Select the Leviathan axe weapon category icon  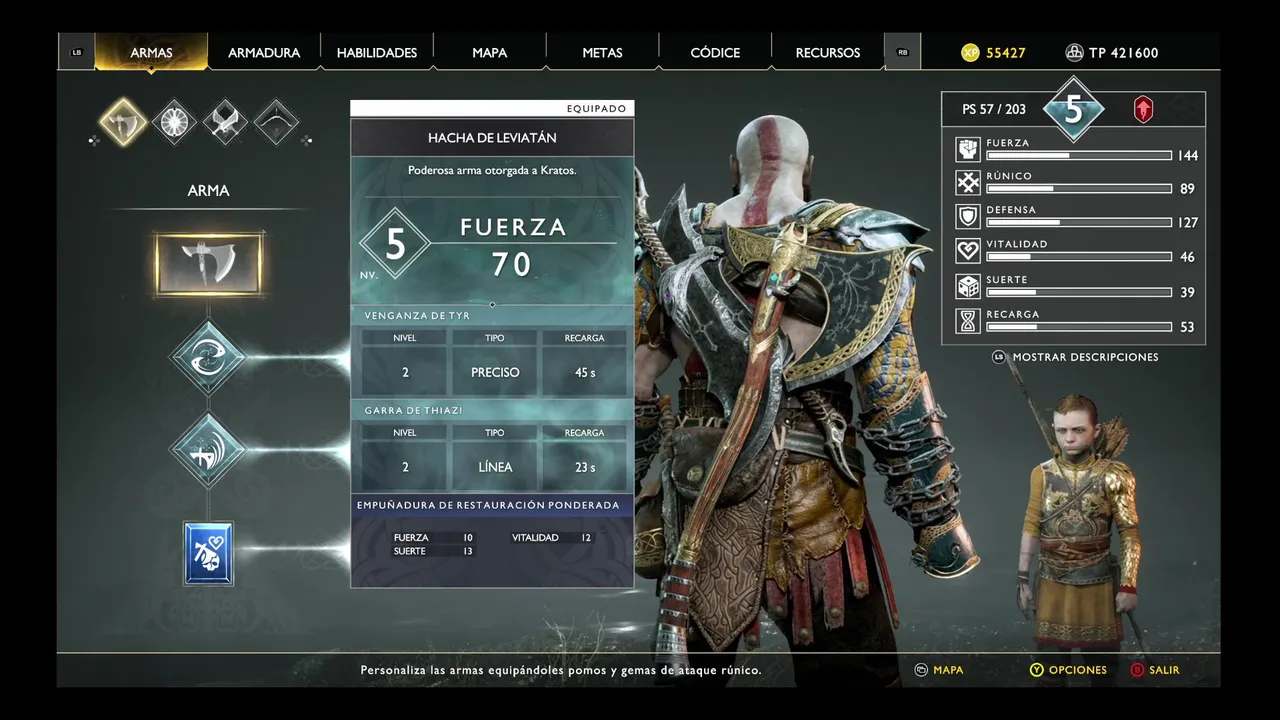(x=124, y=122)
